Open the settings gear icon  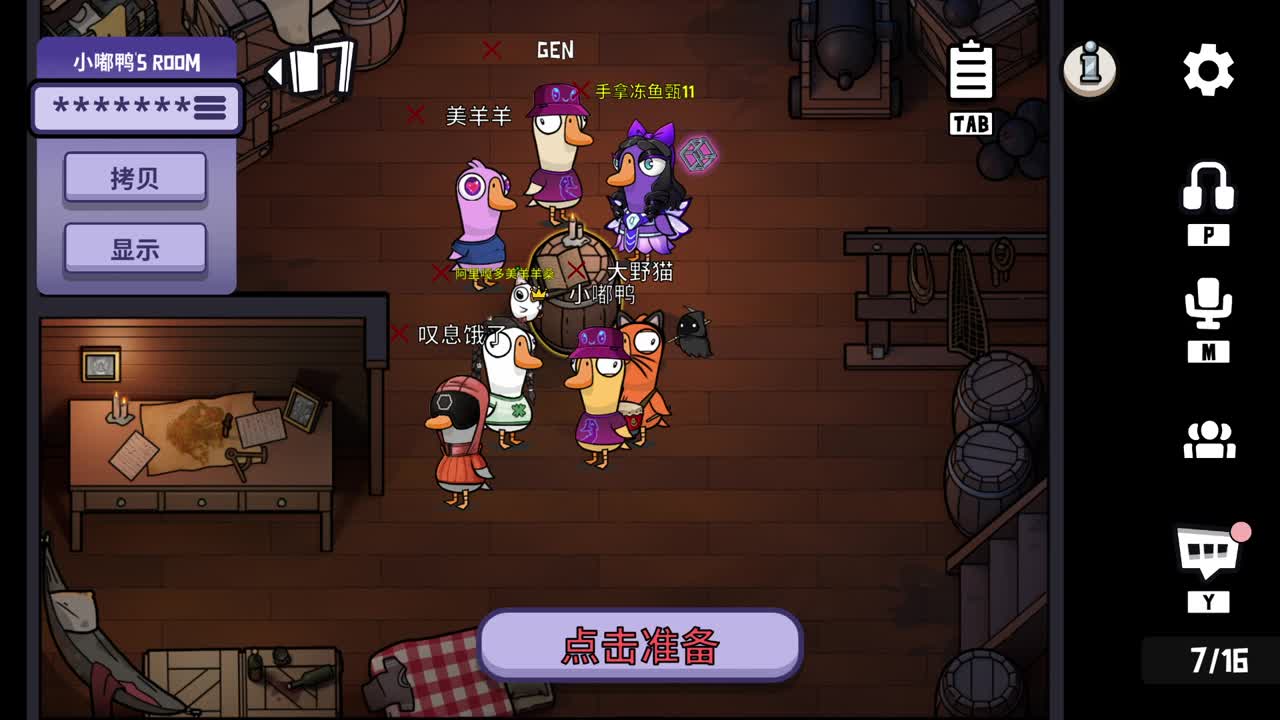click(1208, 68)
